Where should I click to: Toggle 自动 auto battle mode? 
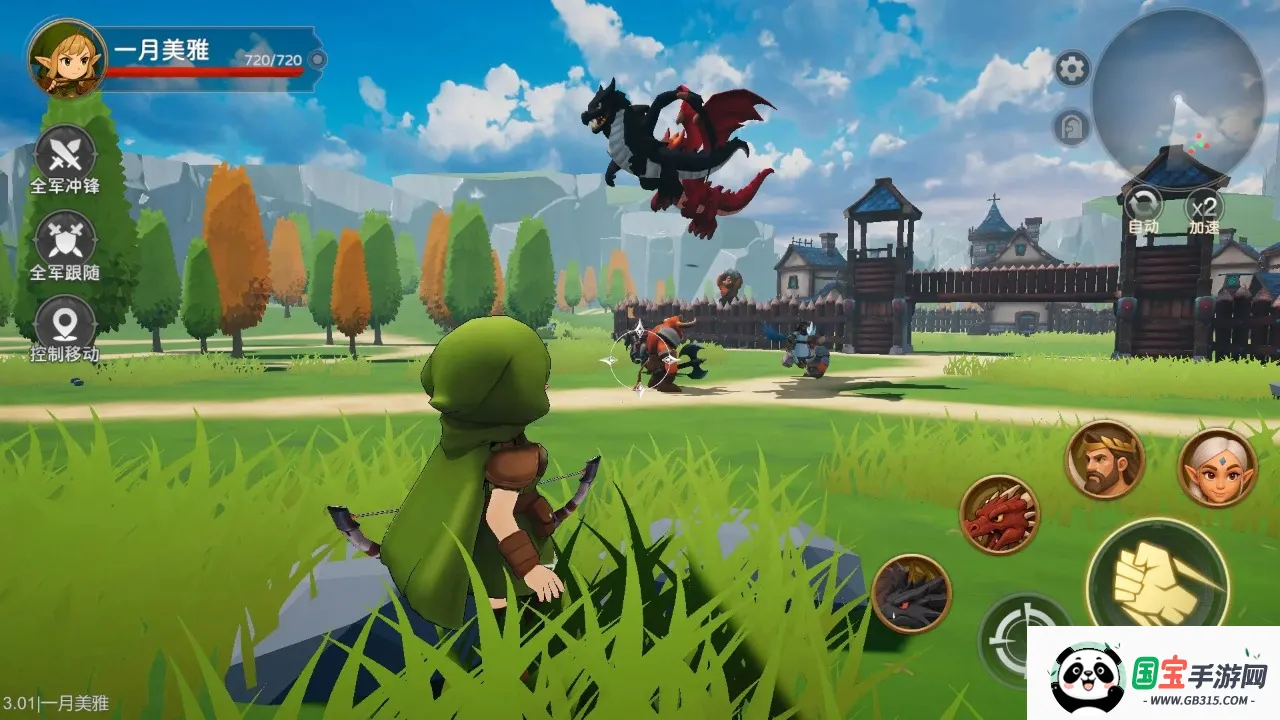point(1143,206)
